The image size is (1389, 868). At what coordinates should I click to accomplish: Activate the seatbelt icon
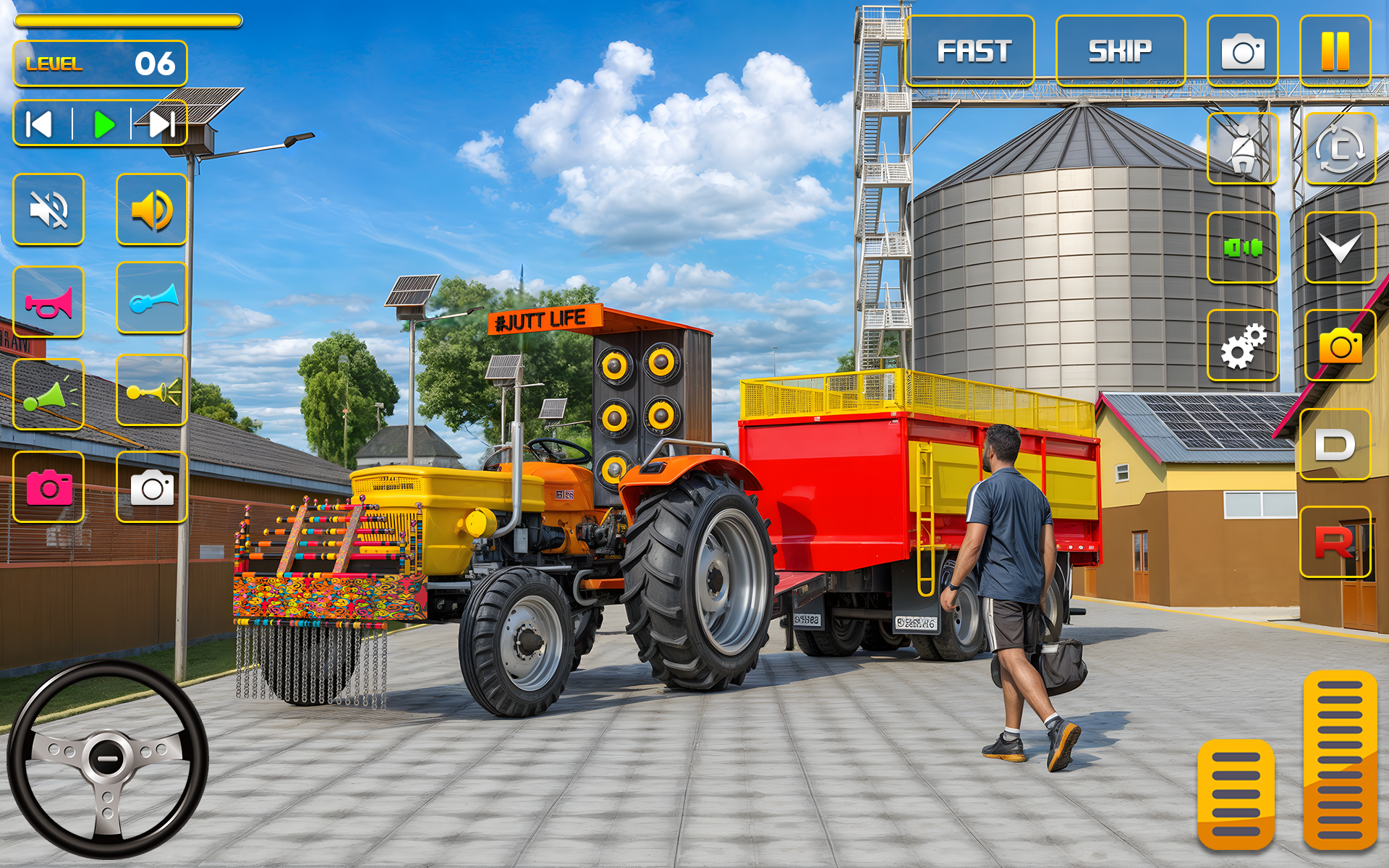click(x=1242, y=147)
